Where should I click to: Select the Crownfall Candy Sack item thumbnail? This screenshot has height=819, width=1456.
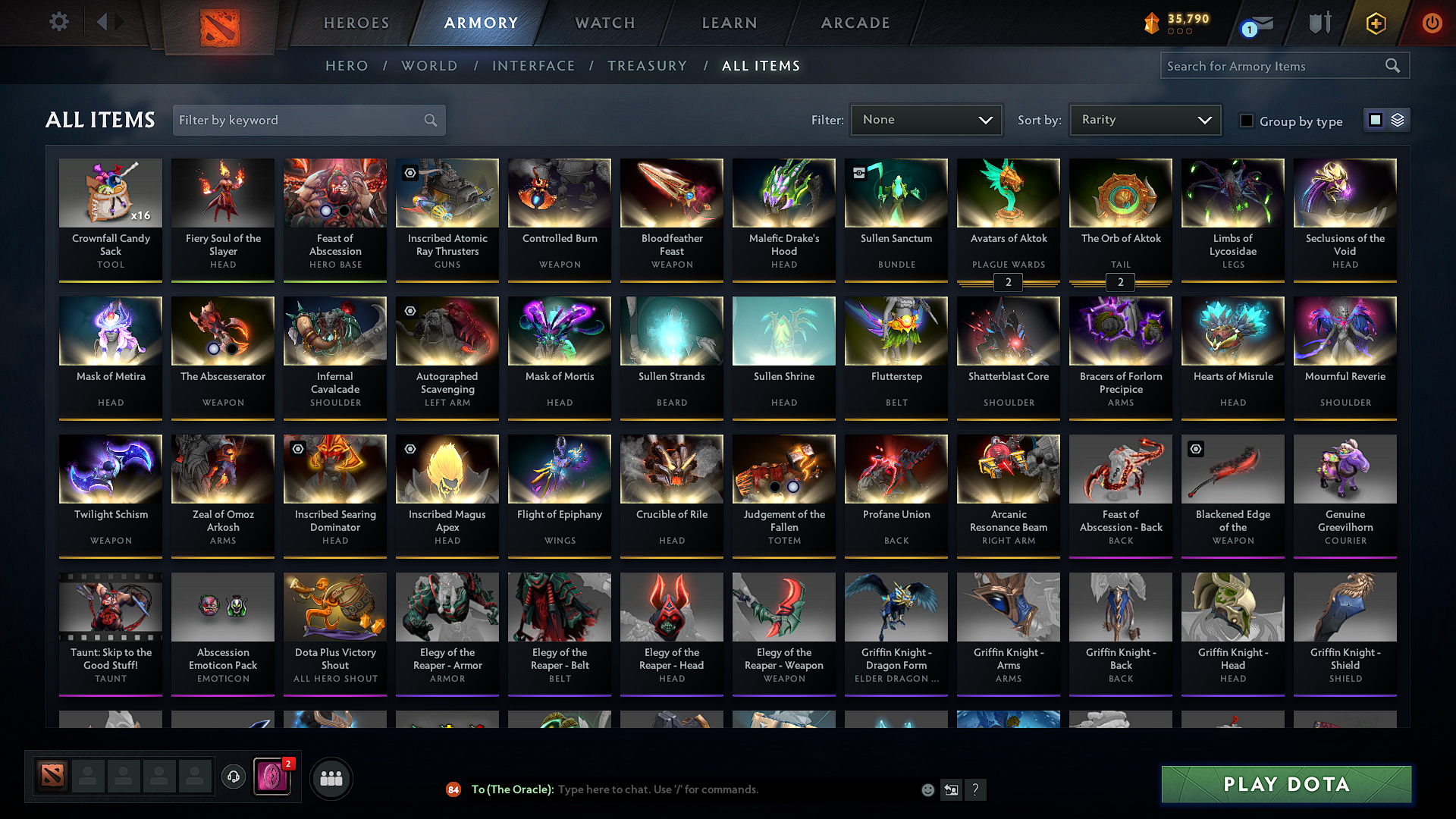point(110,193)
